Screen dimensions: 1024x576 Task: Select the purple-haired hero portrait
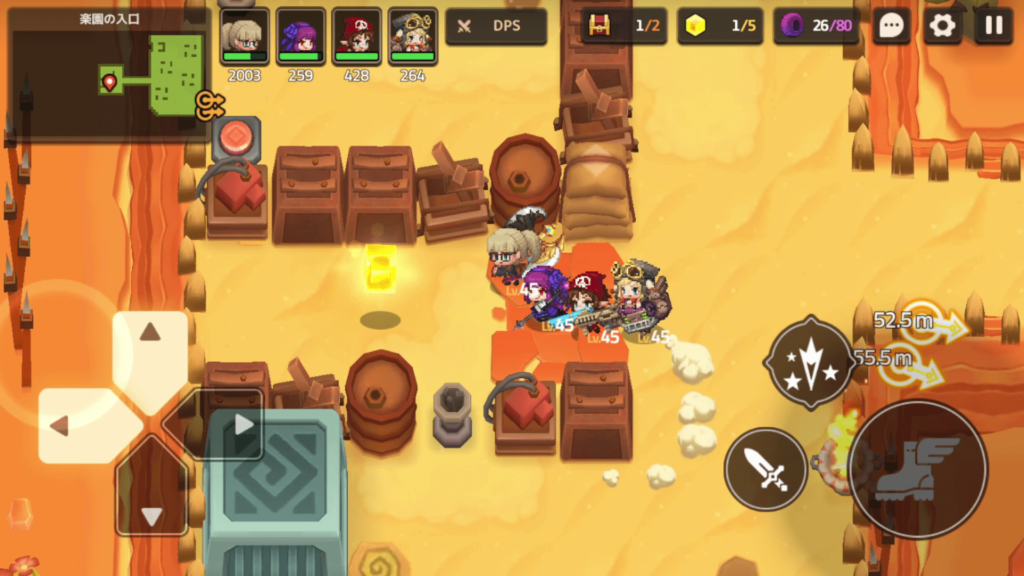click(x=300, y=36)
